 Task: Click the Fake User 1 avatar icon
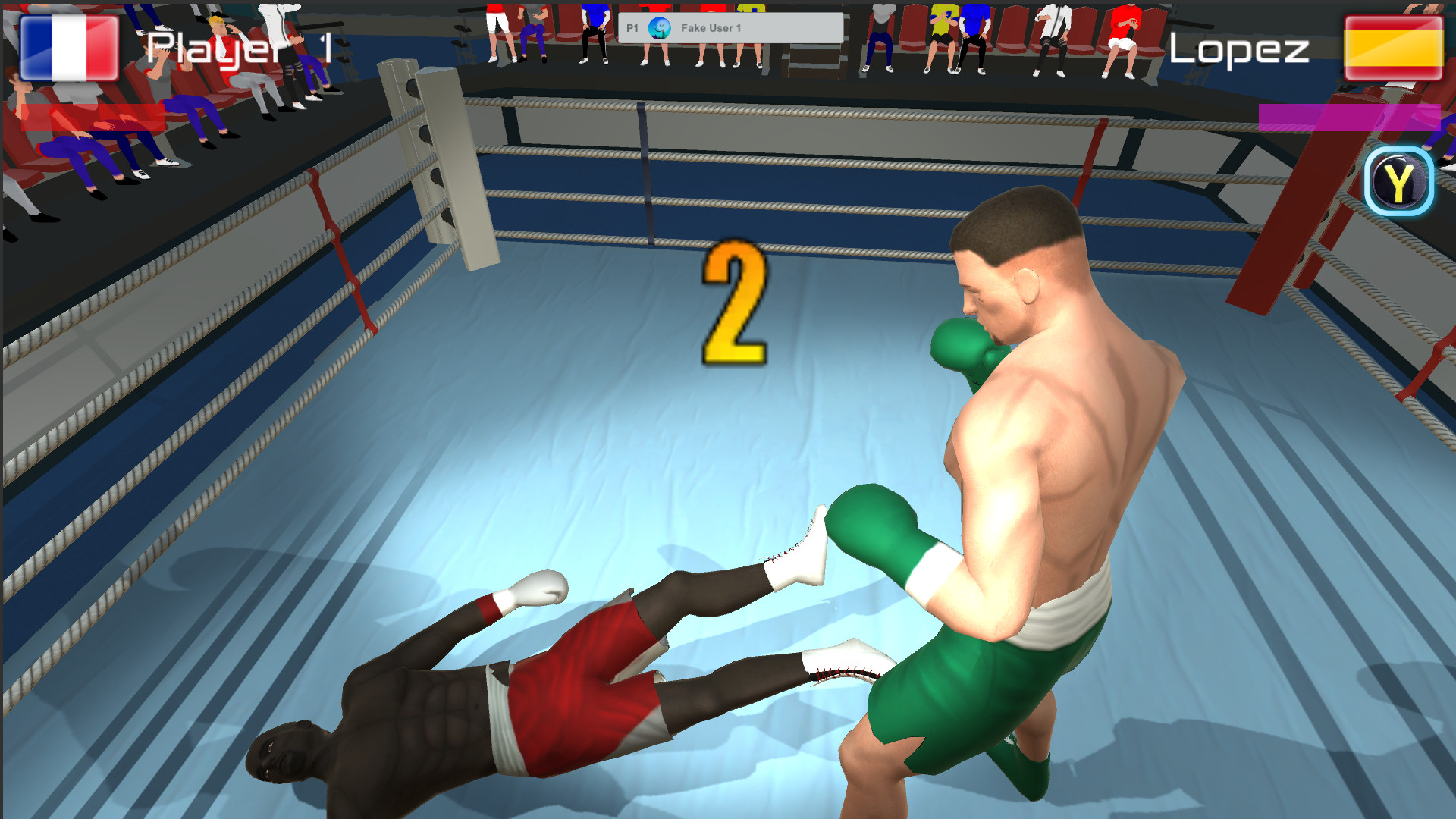pos(660,27)
